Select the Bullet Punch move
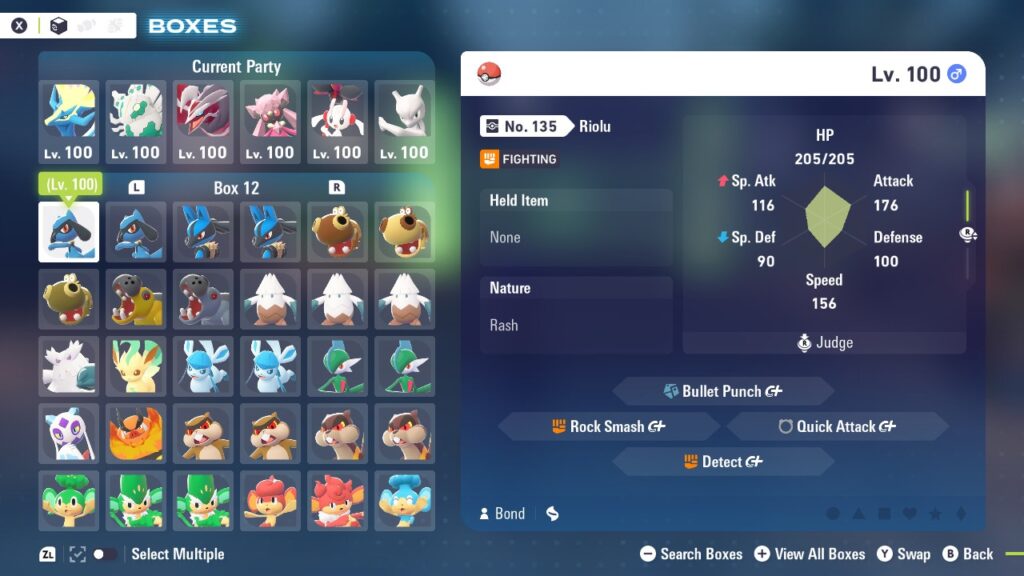The width and height of the screenshot is (1024, 576). click(722, 391)
